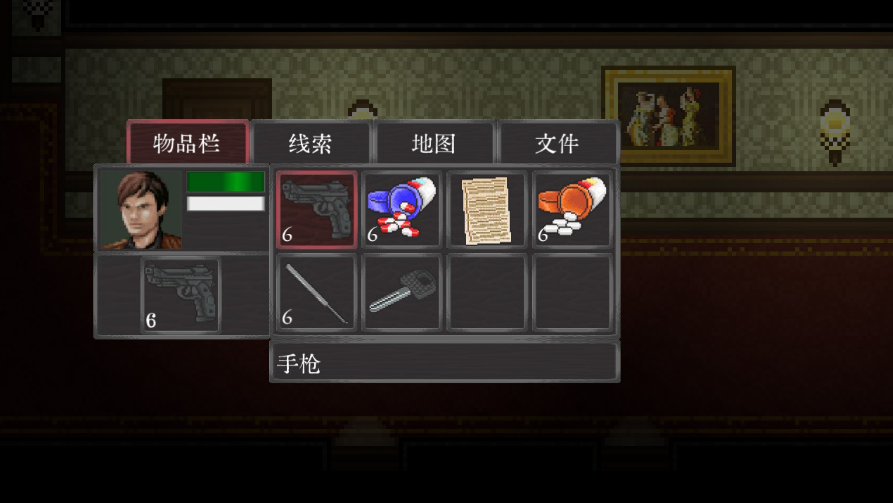The image size is (893, 503).
Task: Click the character portrait
Action: (x=139, y=208)
